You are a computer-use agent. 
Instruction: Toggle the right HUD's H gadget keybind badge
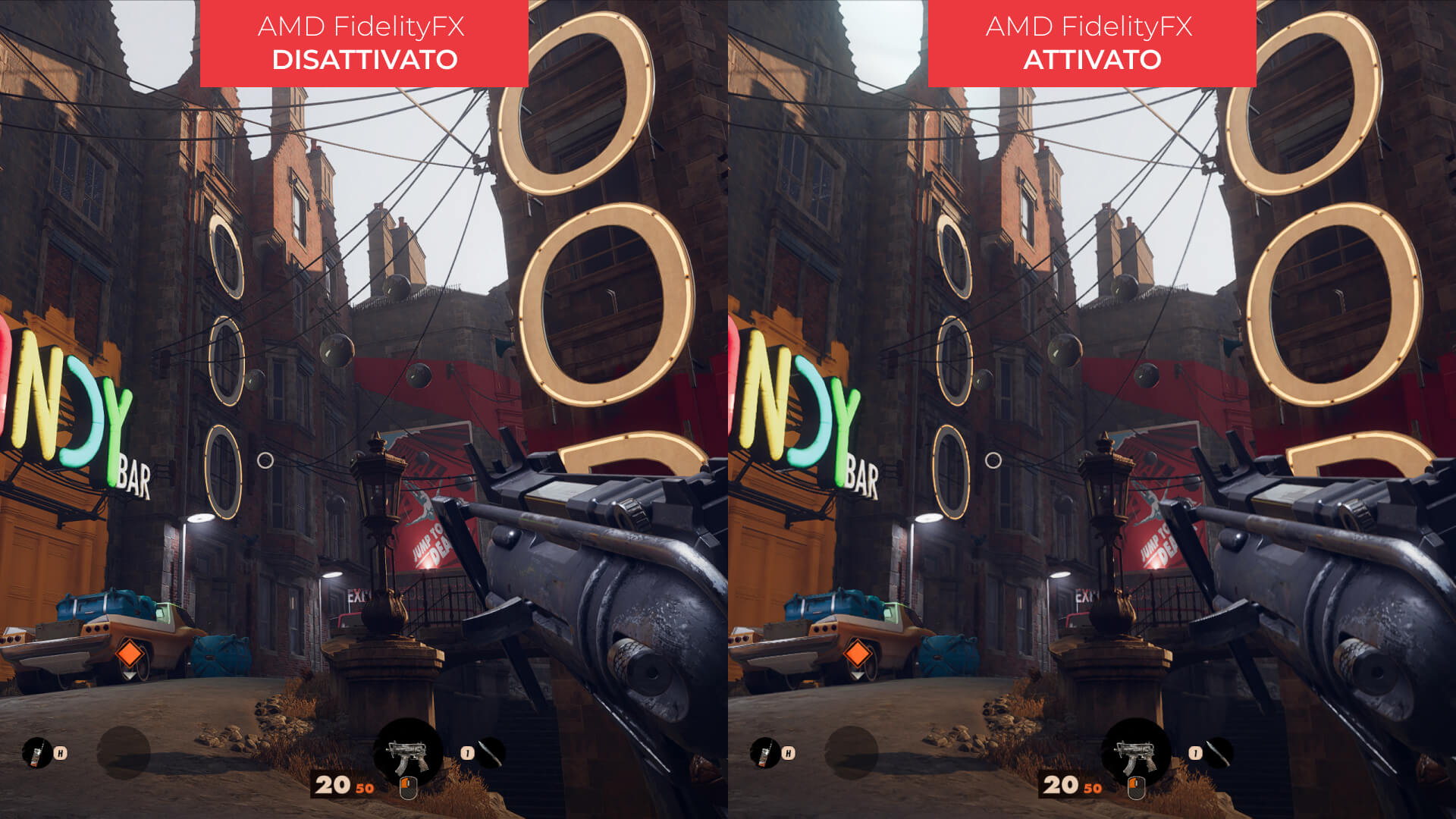[x=788, y=754]
